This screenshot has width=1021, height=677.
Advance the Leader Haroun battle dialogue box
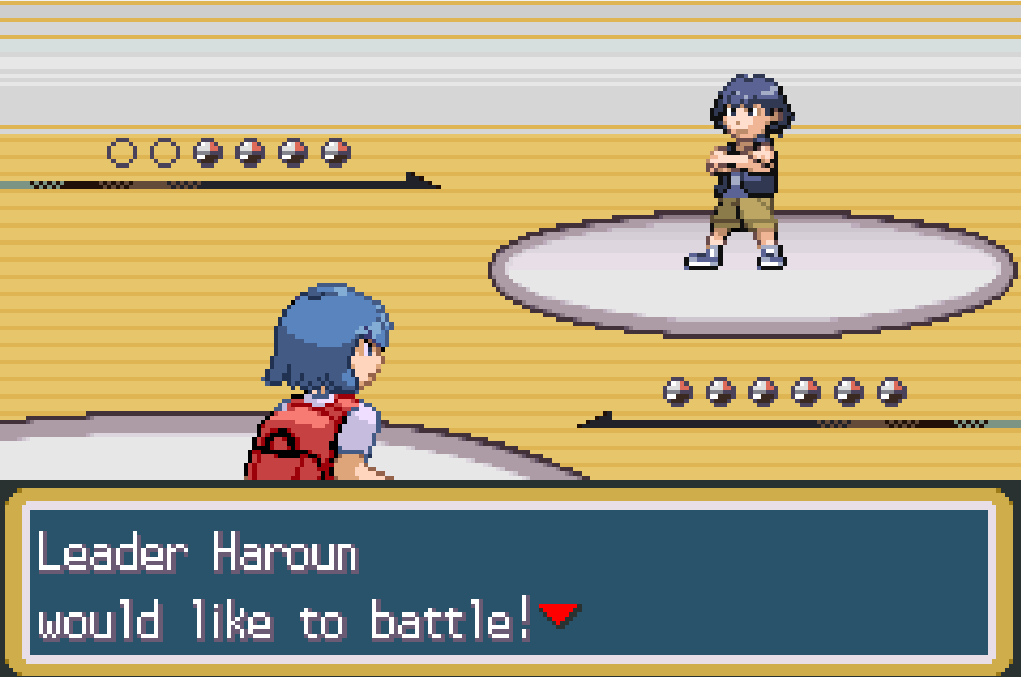coord(510,583)
